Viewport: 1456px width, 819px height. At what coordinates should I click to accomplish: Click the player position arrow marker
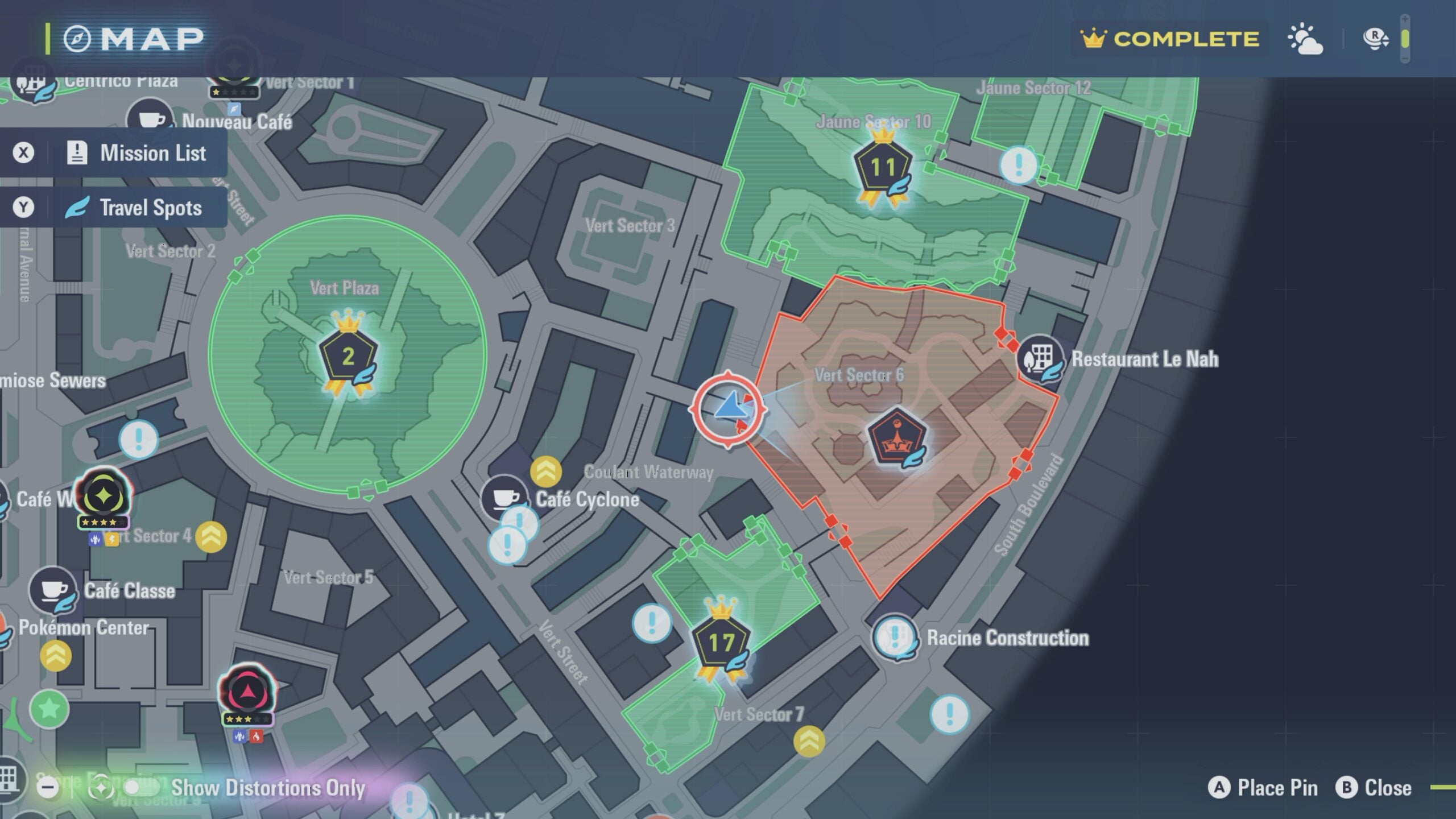(x=729, y=408)
